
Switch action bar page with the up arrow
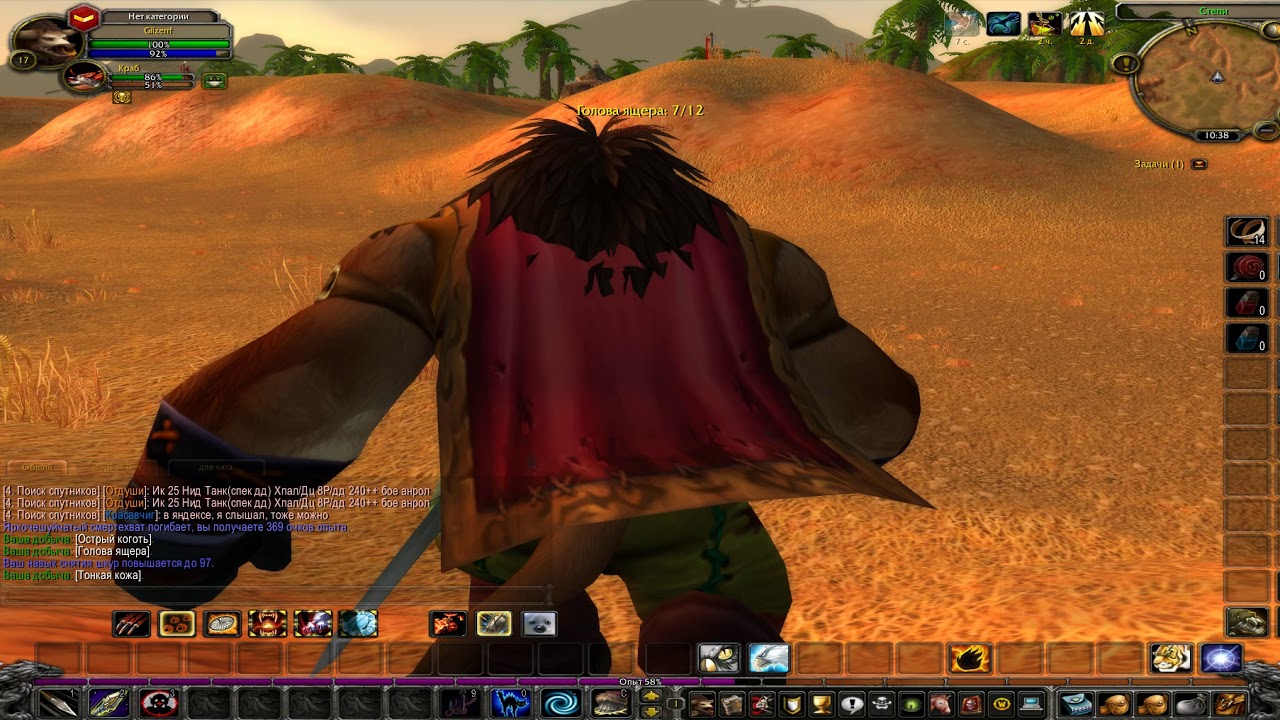pos(651,694)
